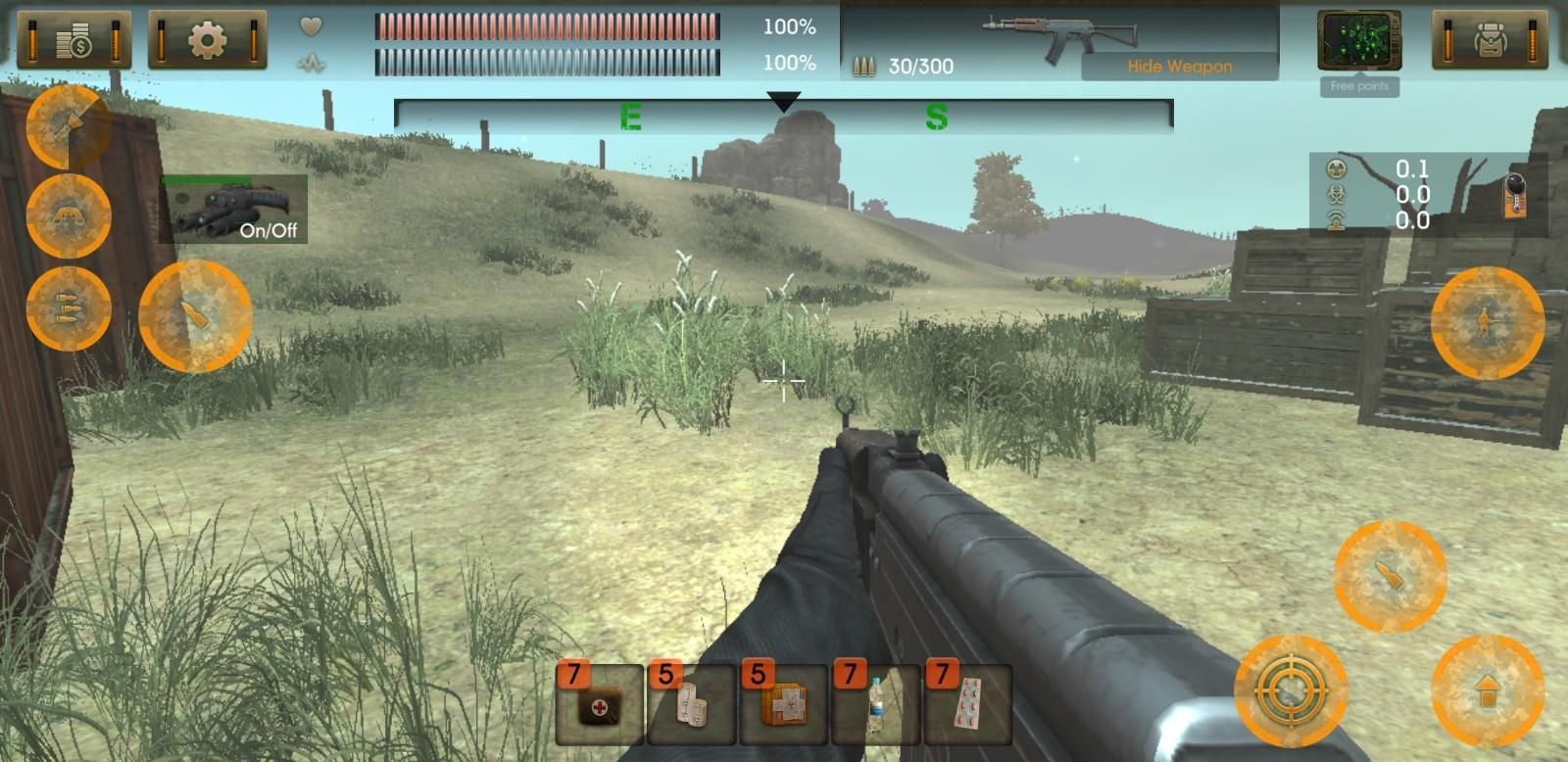Select the bandage rolls slot
This screenshot has height=762, width=1568.
(x=691, y=704)
